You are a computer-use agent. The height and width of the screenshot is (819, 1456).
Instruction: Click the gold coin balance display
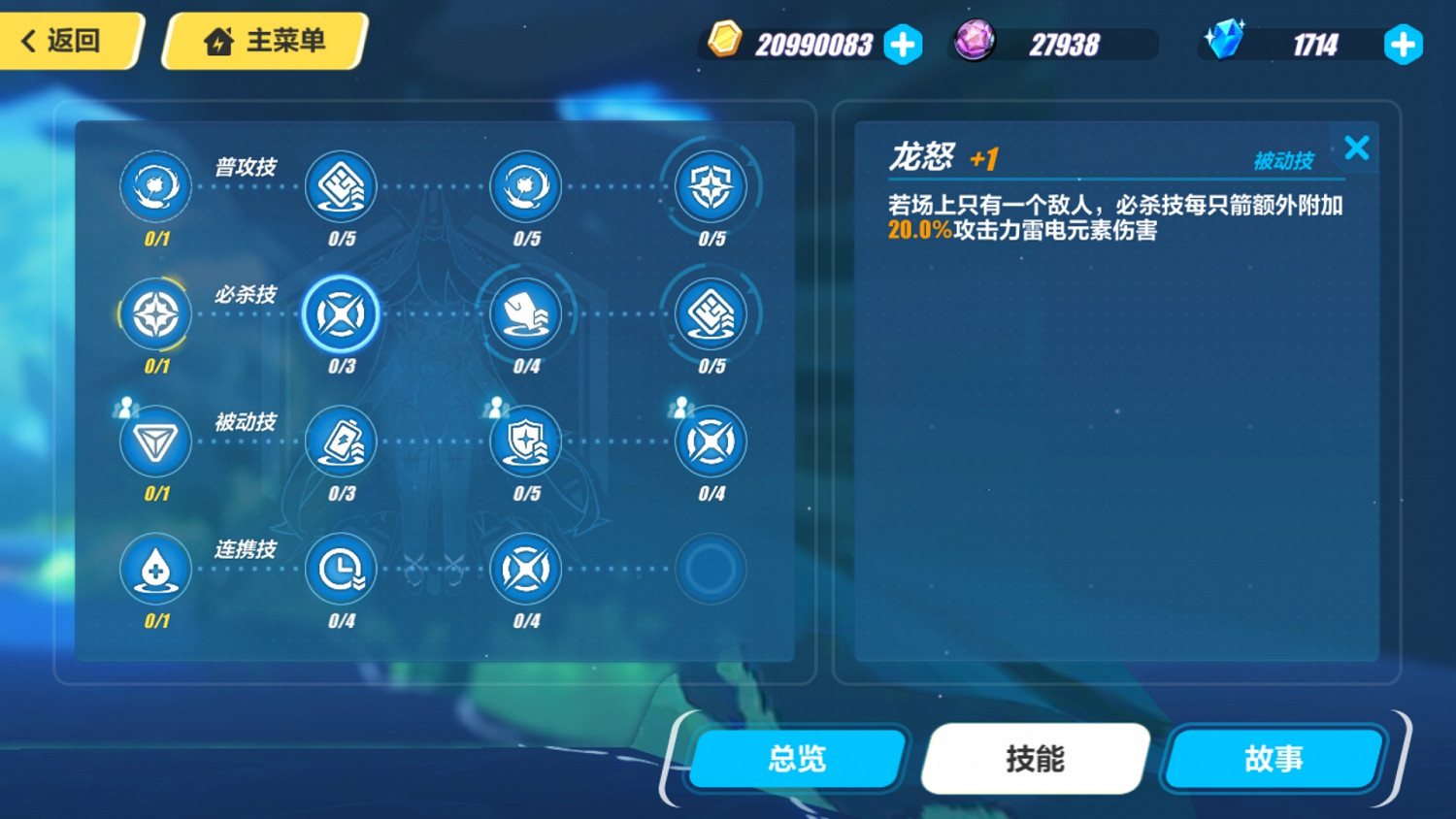(x=811, y=44)
